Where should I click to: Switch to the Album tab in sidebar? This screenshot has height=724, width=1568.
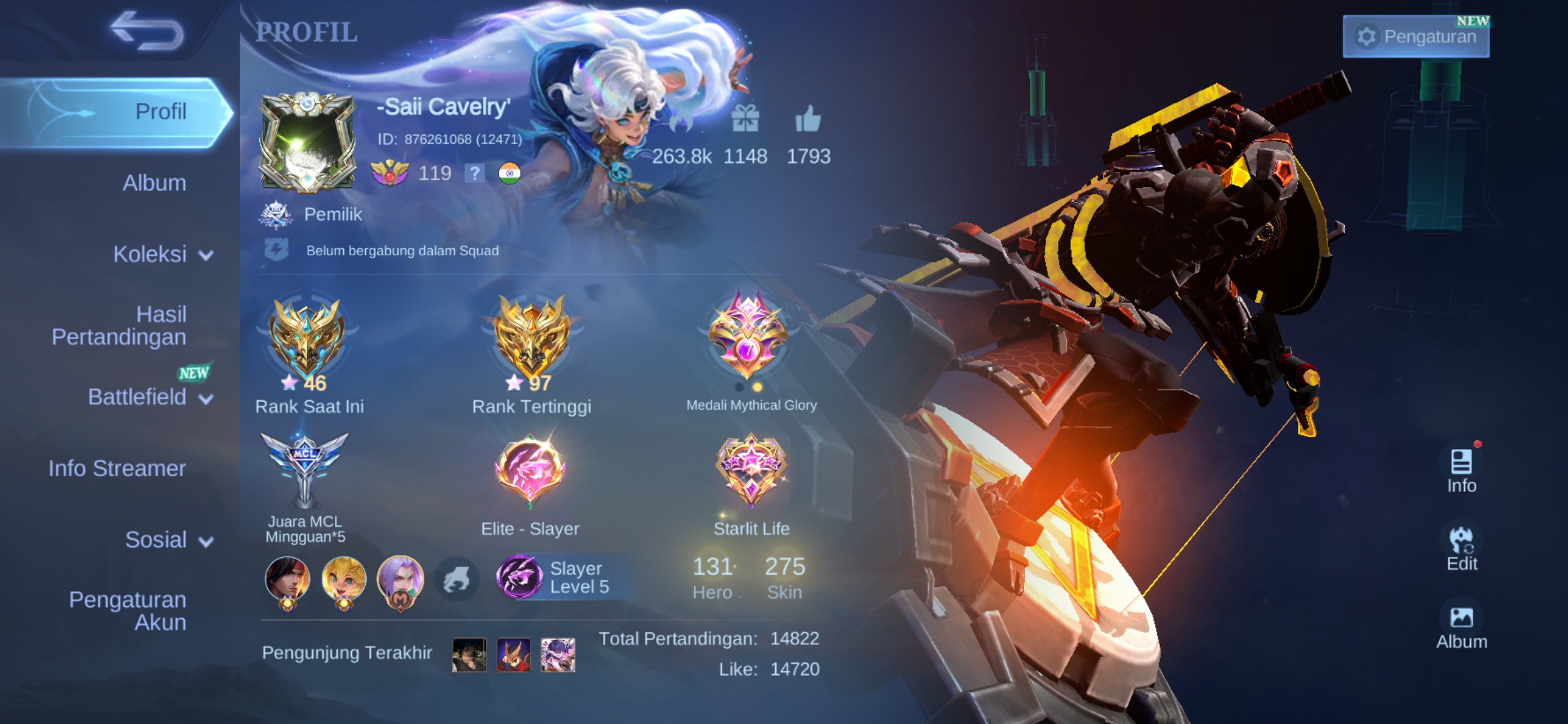[154, 183]
